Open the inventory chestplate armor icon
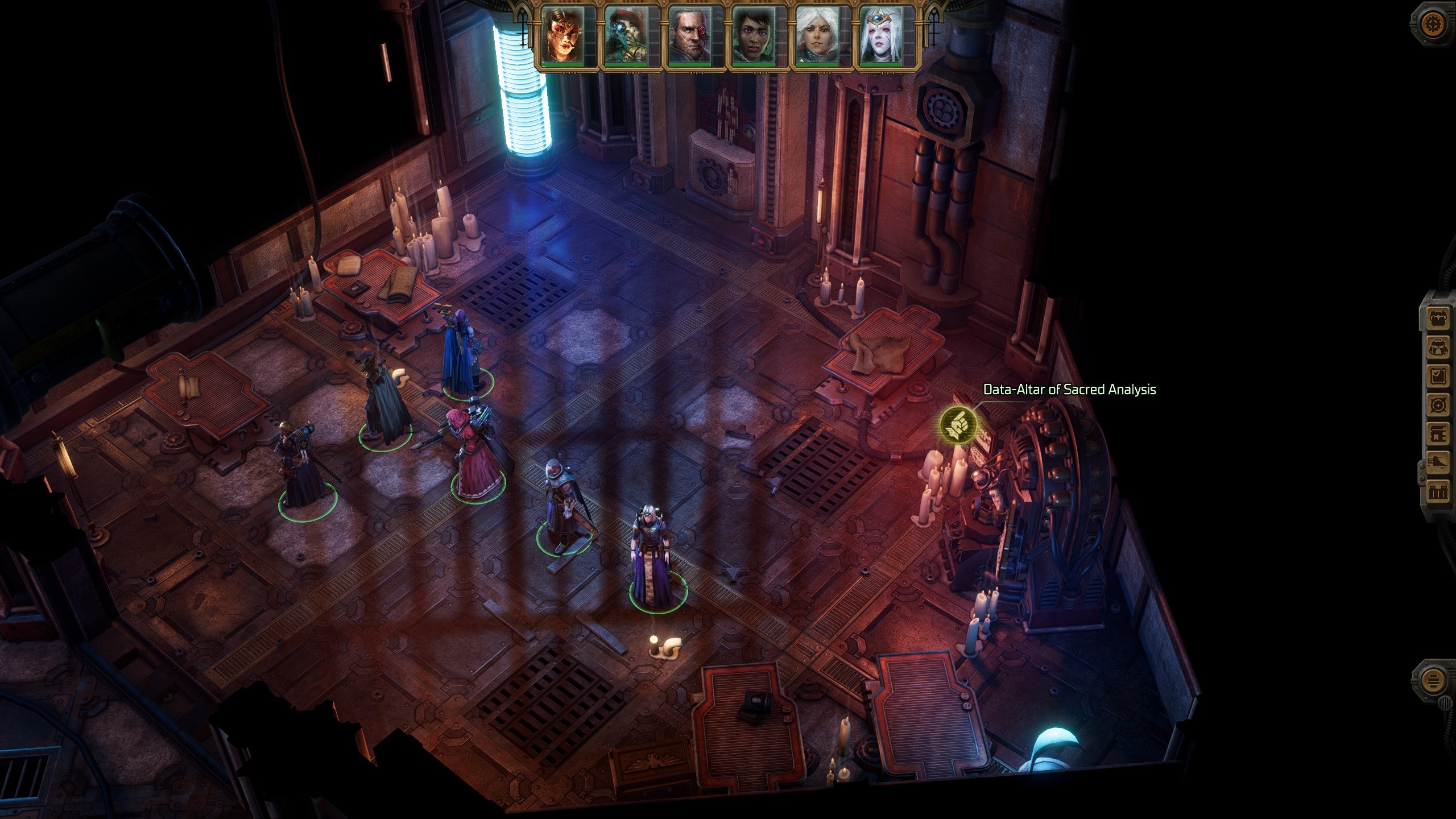Viewport: 1456px width, 819px height. point(1438,319)
